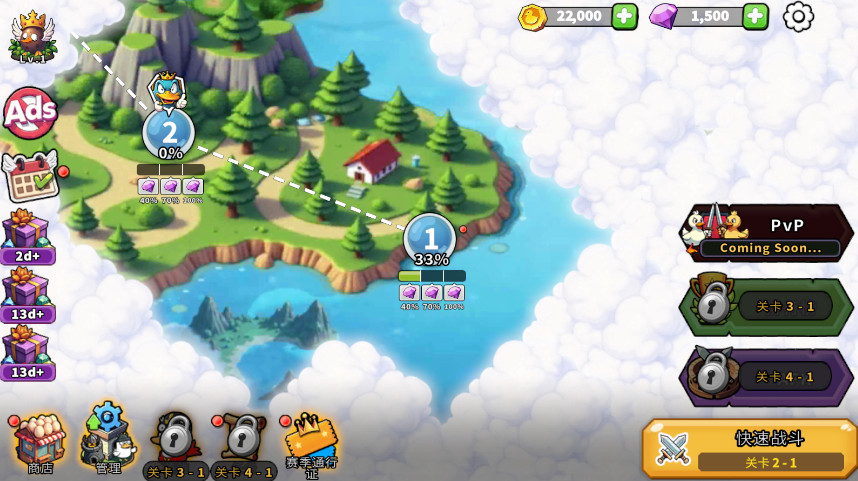Start 快速战斗 quick battle
858x481 pixels.
[x=750, y=448]
